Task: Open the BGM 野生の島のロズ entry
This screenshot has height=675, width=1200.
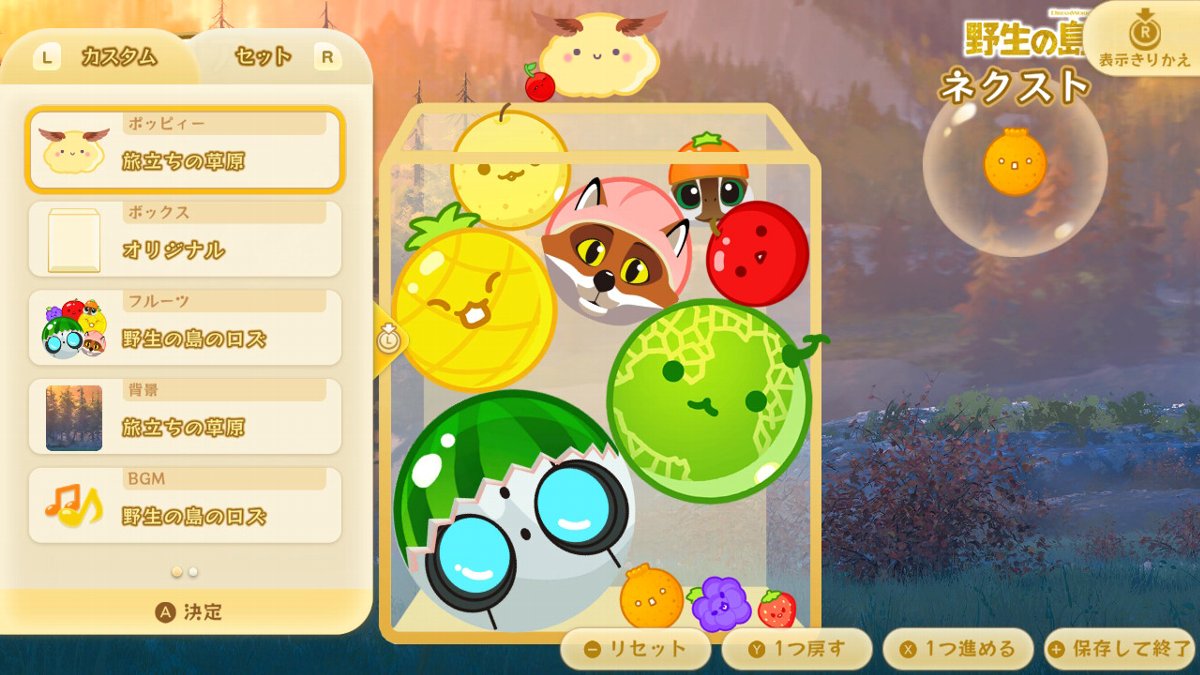Action: point(186,506)
